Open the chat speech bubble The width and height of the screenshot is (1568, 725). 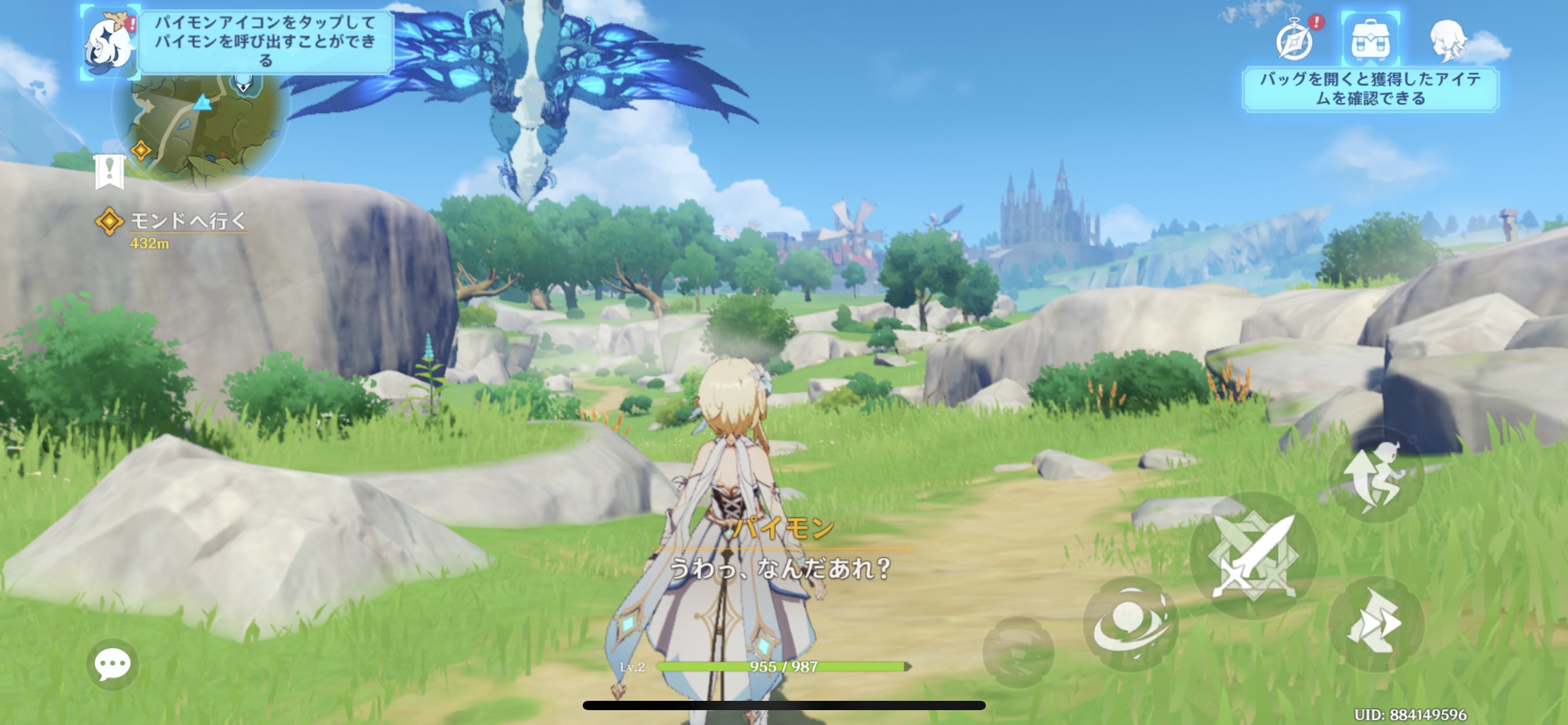[112, 665]
